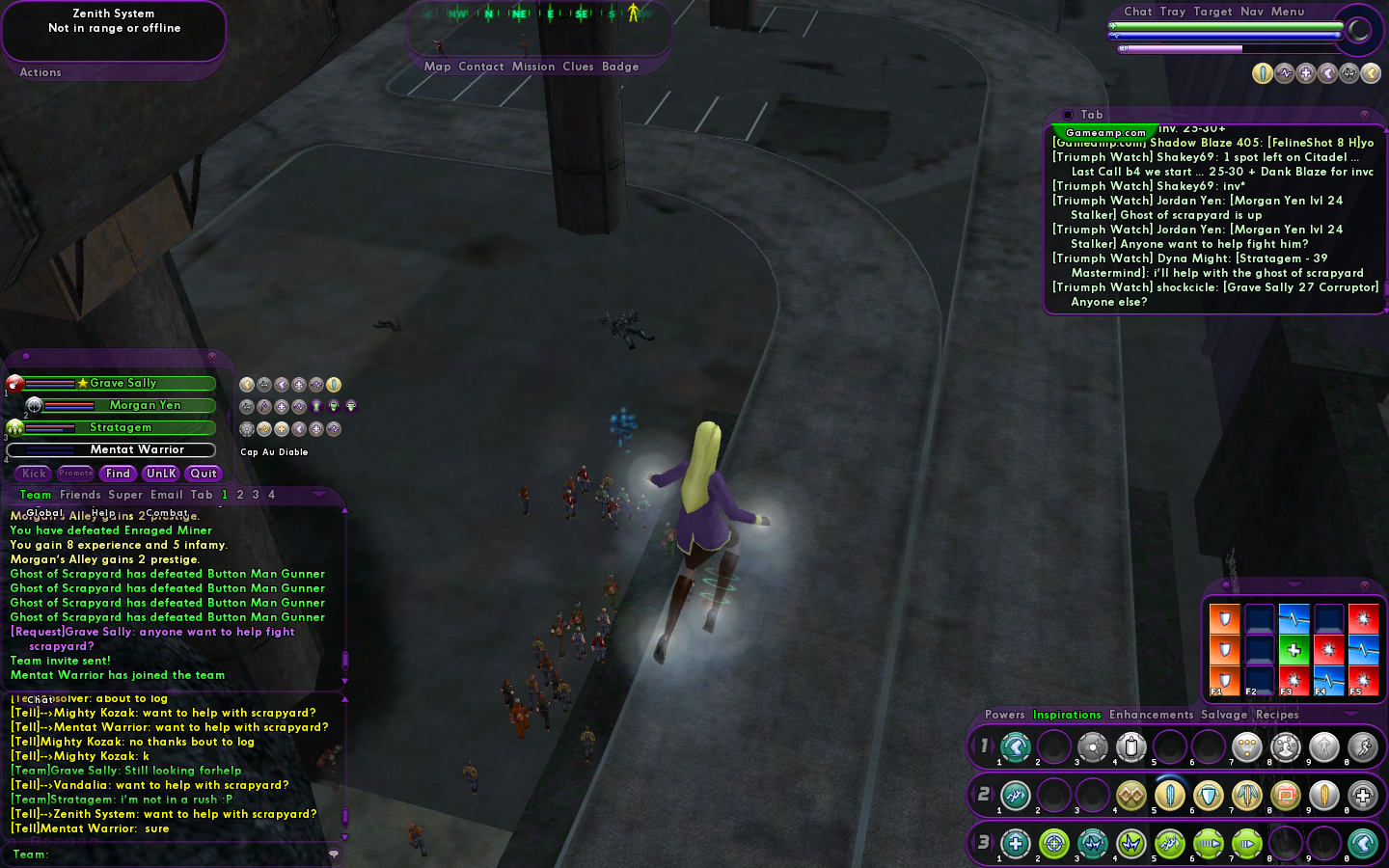Open the Email tab

(x=166, y=495)
